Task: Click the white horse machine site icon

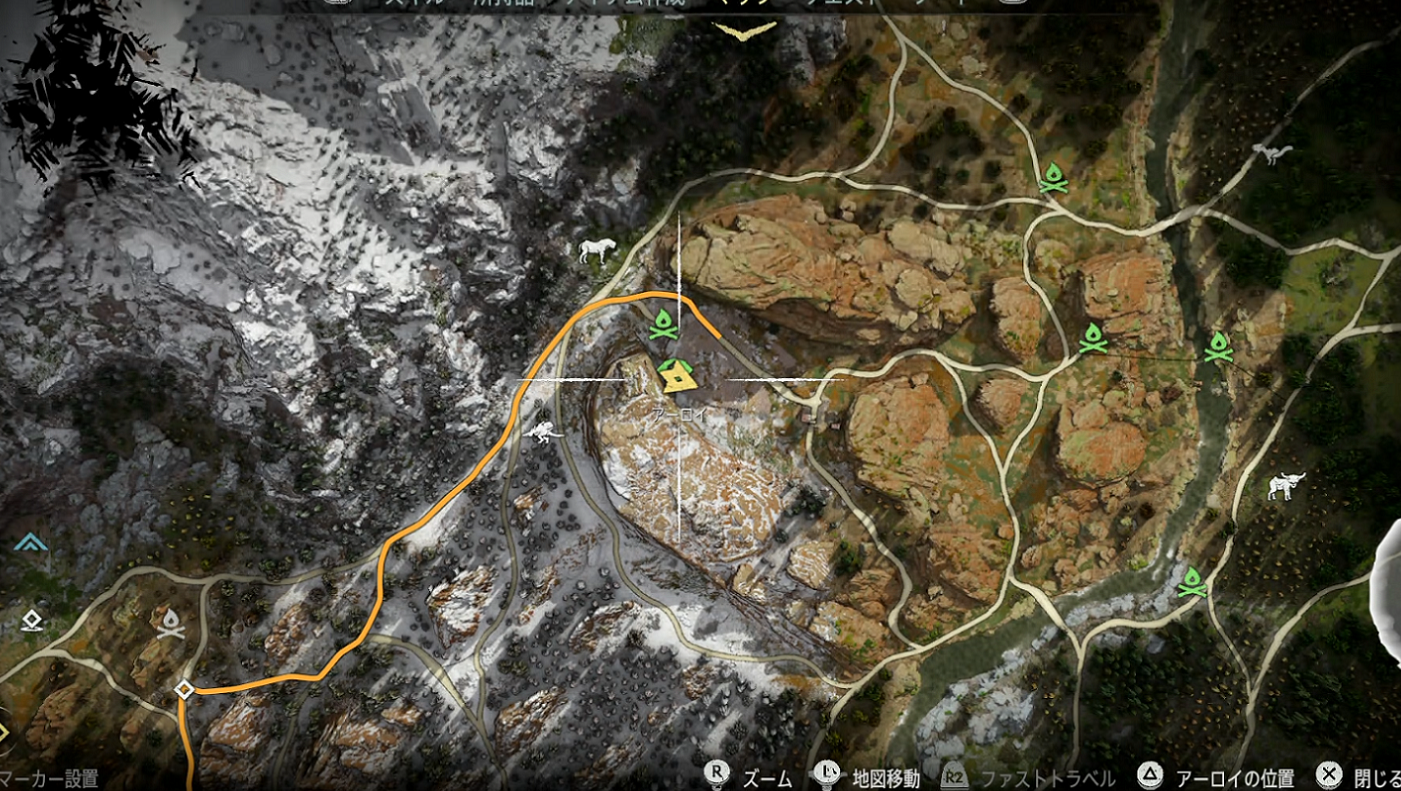Action: (x=598, y=251)
